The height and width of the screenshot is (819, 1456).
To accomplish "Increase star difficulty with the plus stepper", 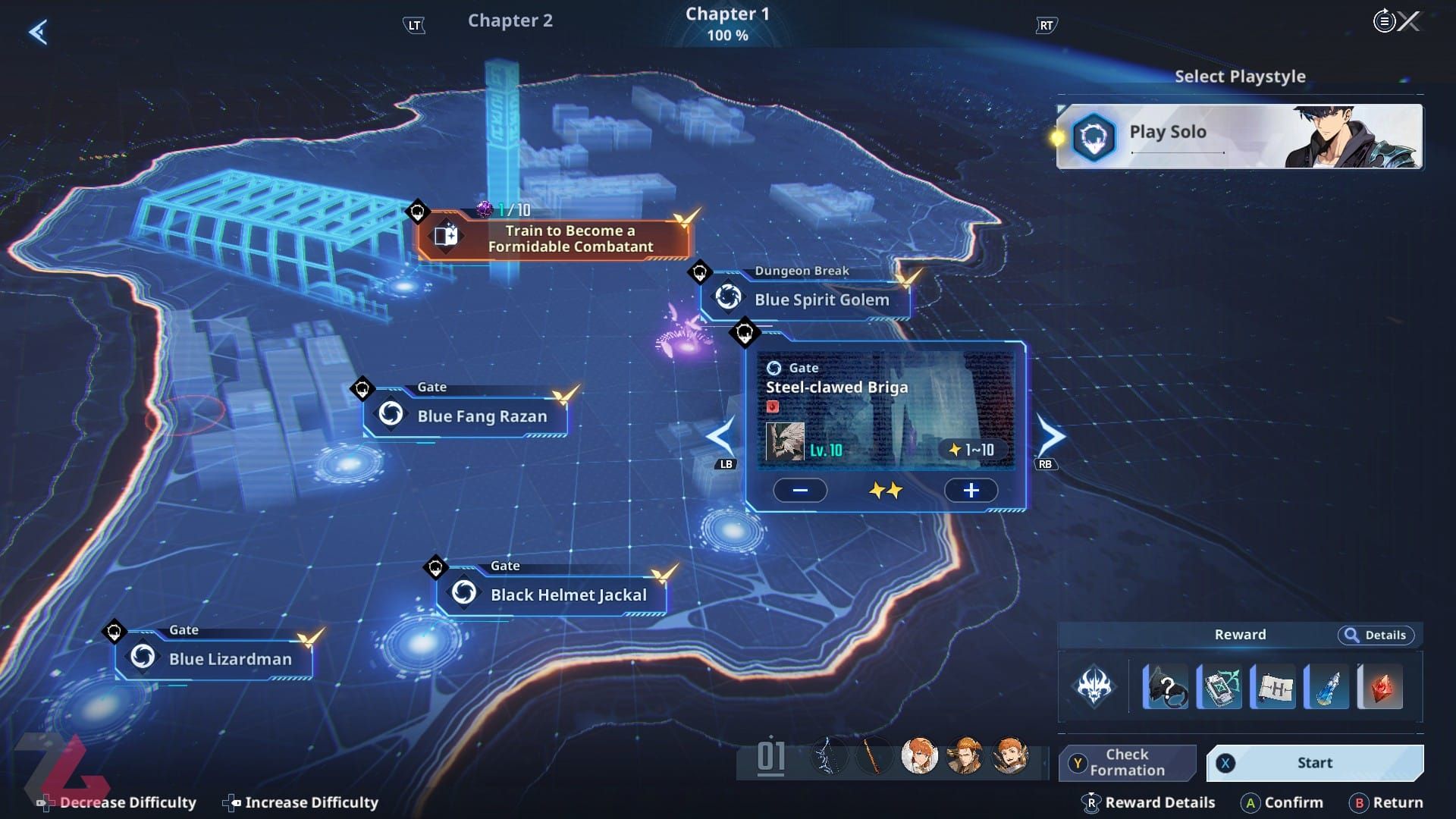I will 971,491.
